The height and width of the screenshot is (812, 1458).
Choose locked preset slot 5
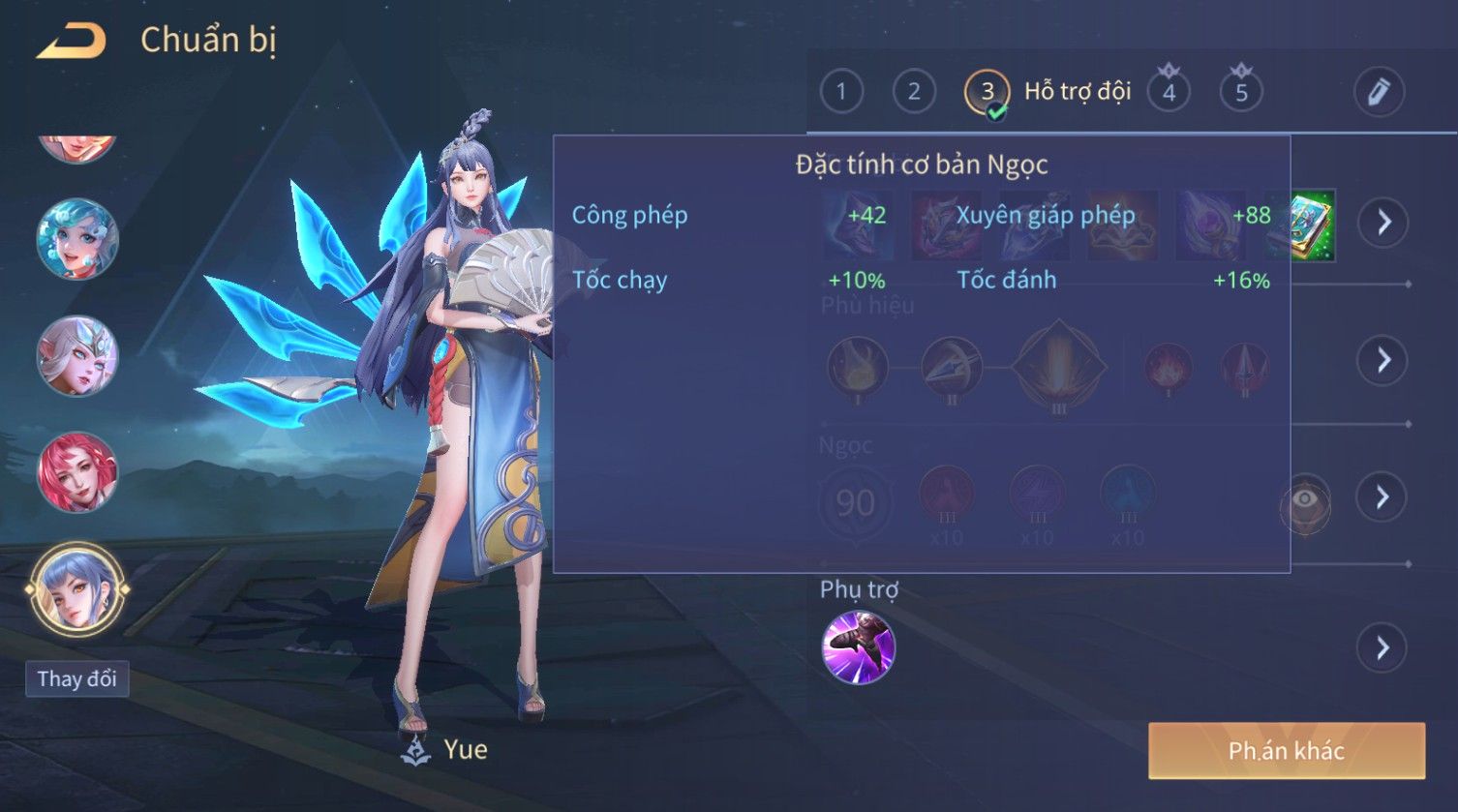(x=1241, y=92)
